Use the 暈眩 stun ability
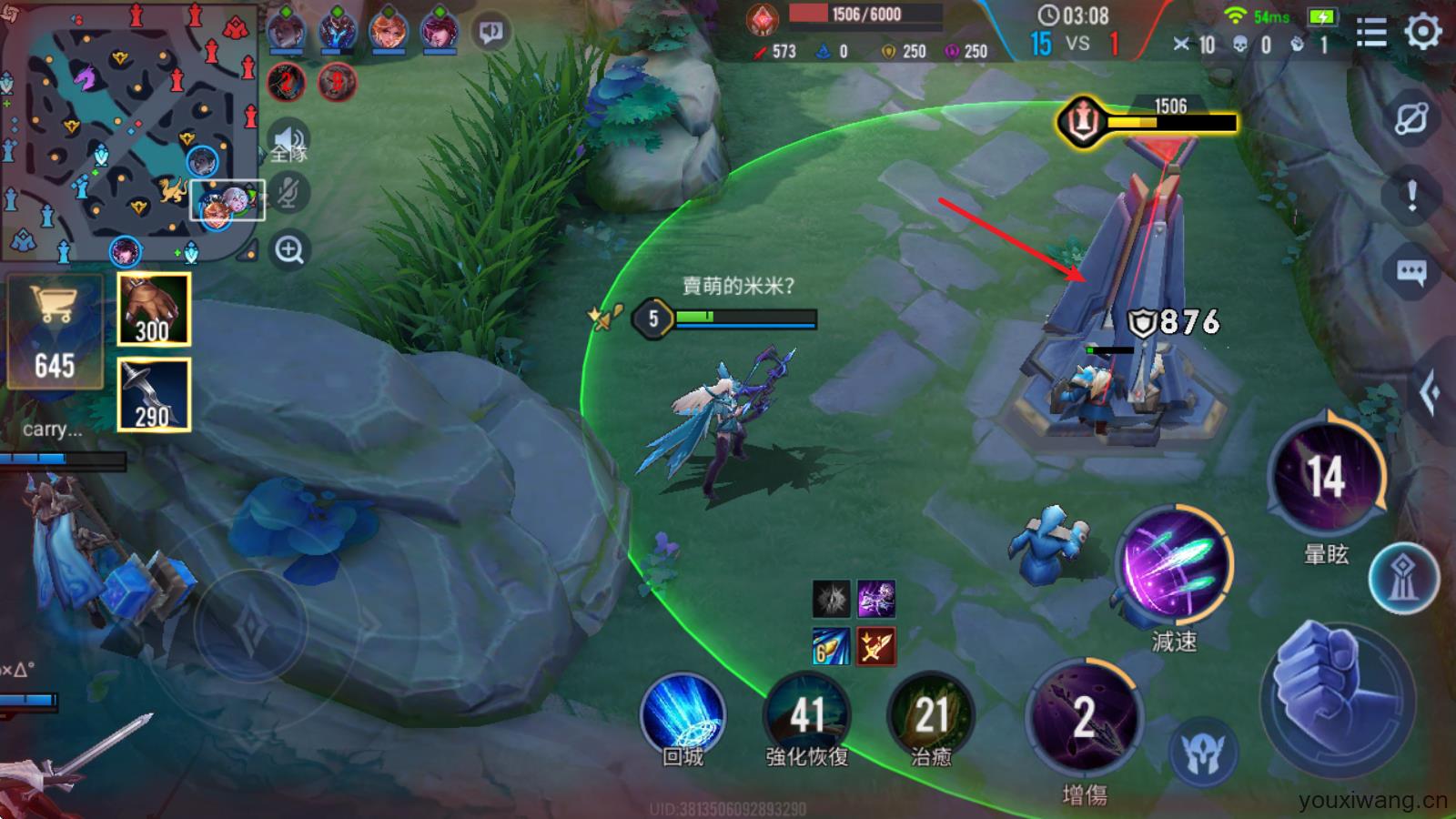Viewport: 1456px width, 819px height. [1326, 478]
